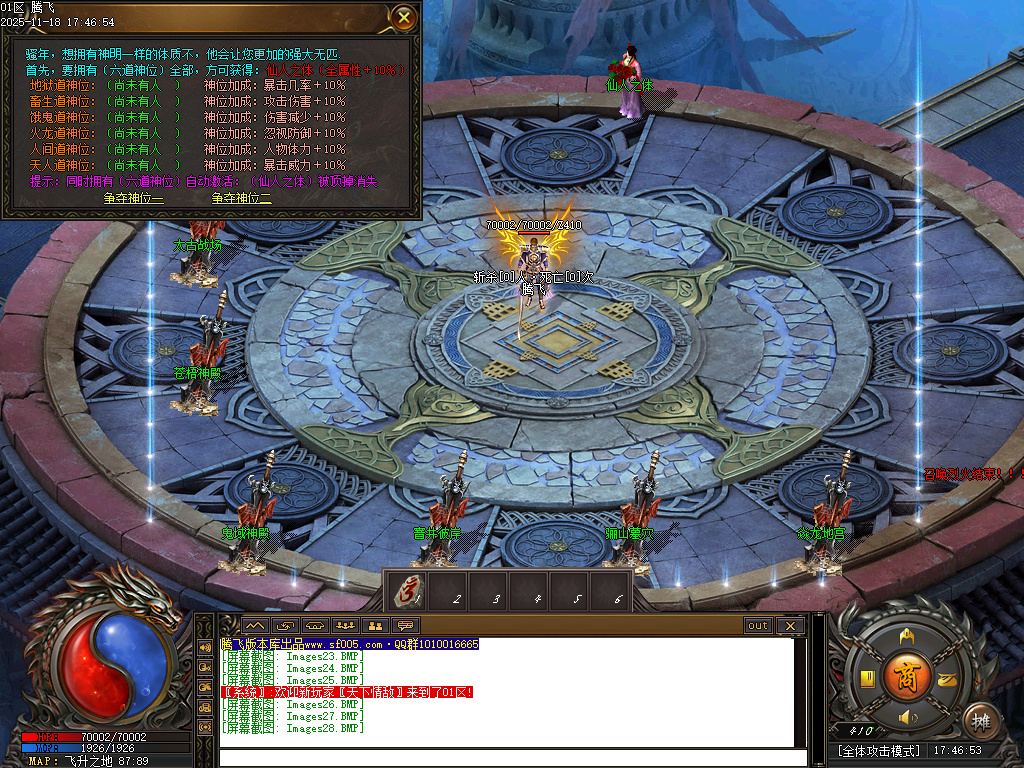Open the gold ingot bag icon
The height and width of the screenshot is (768, 1024).
[945, 679]
